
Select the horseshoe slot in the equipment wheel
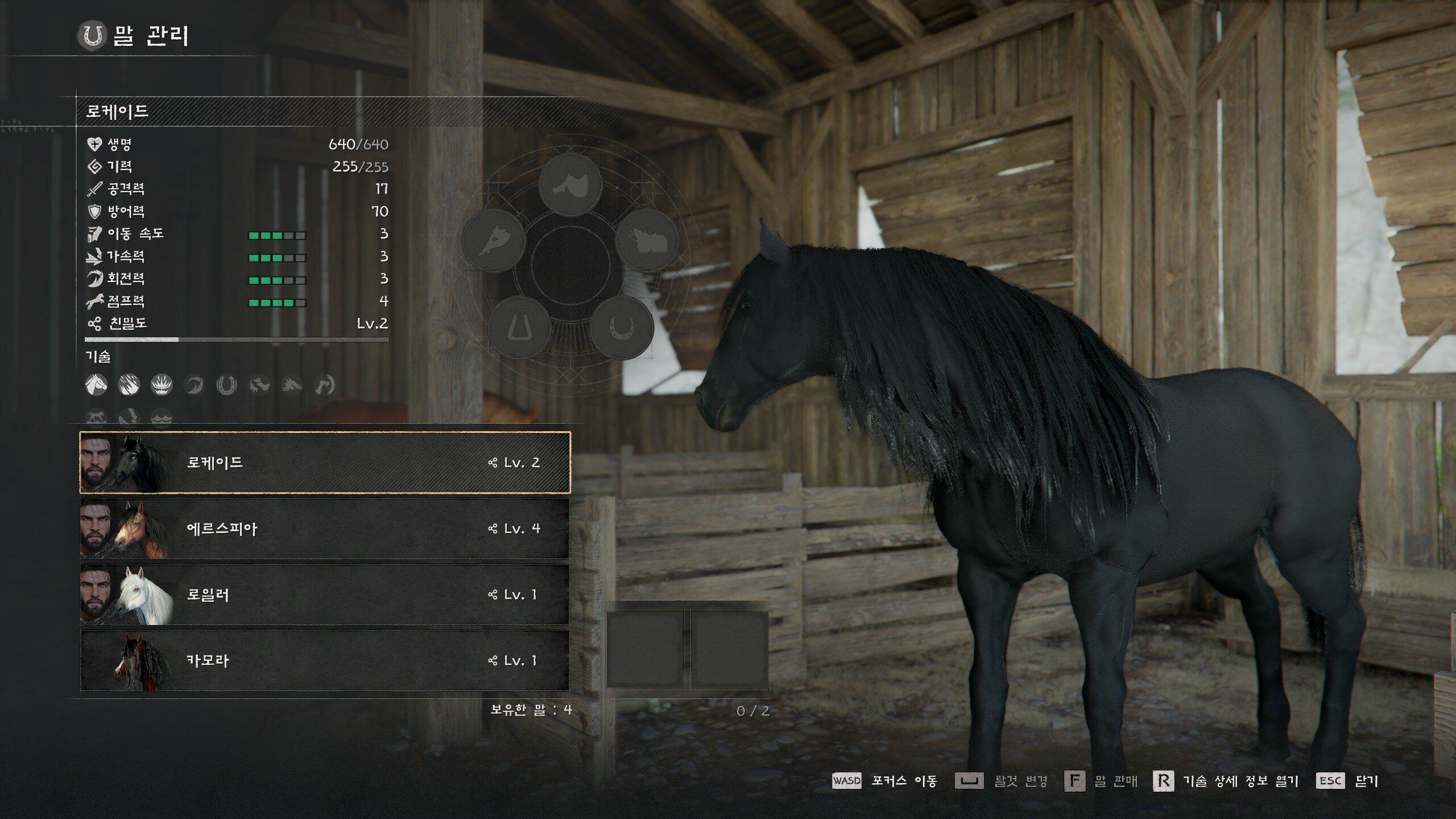coord(621,328)
